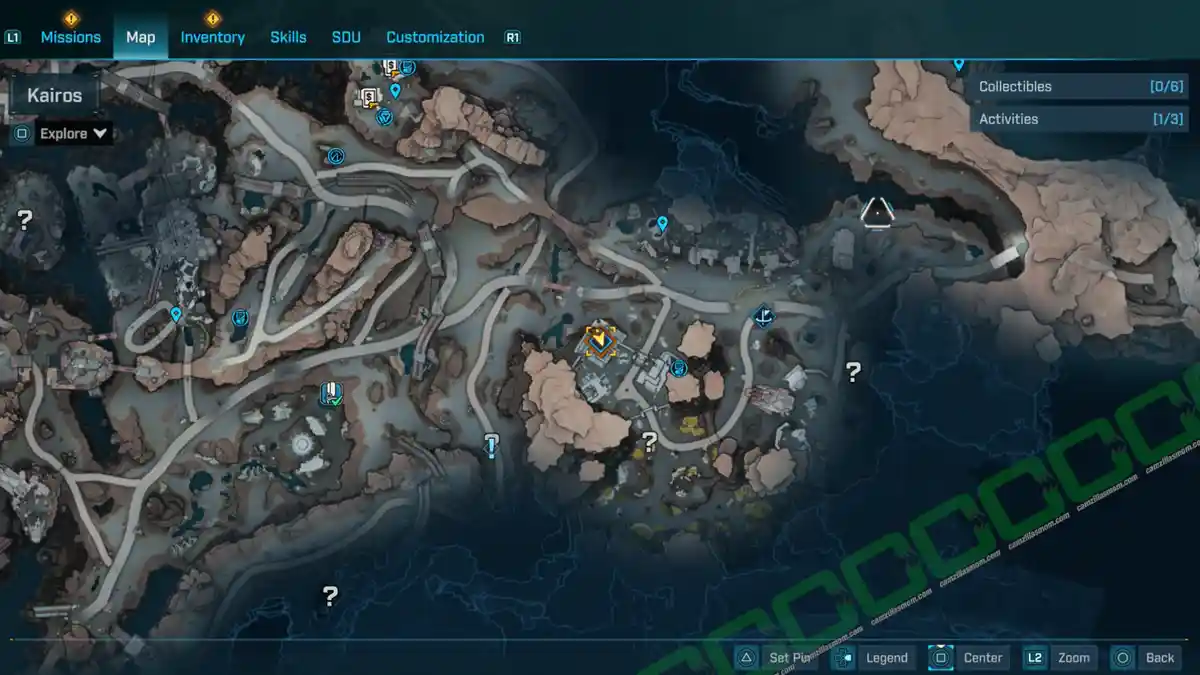1200x675 pixels.
Task: Center the map view
Action: 968,657
